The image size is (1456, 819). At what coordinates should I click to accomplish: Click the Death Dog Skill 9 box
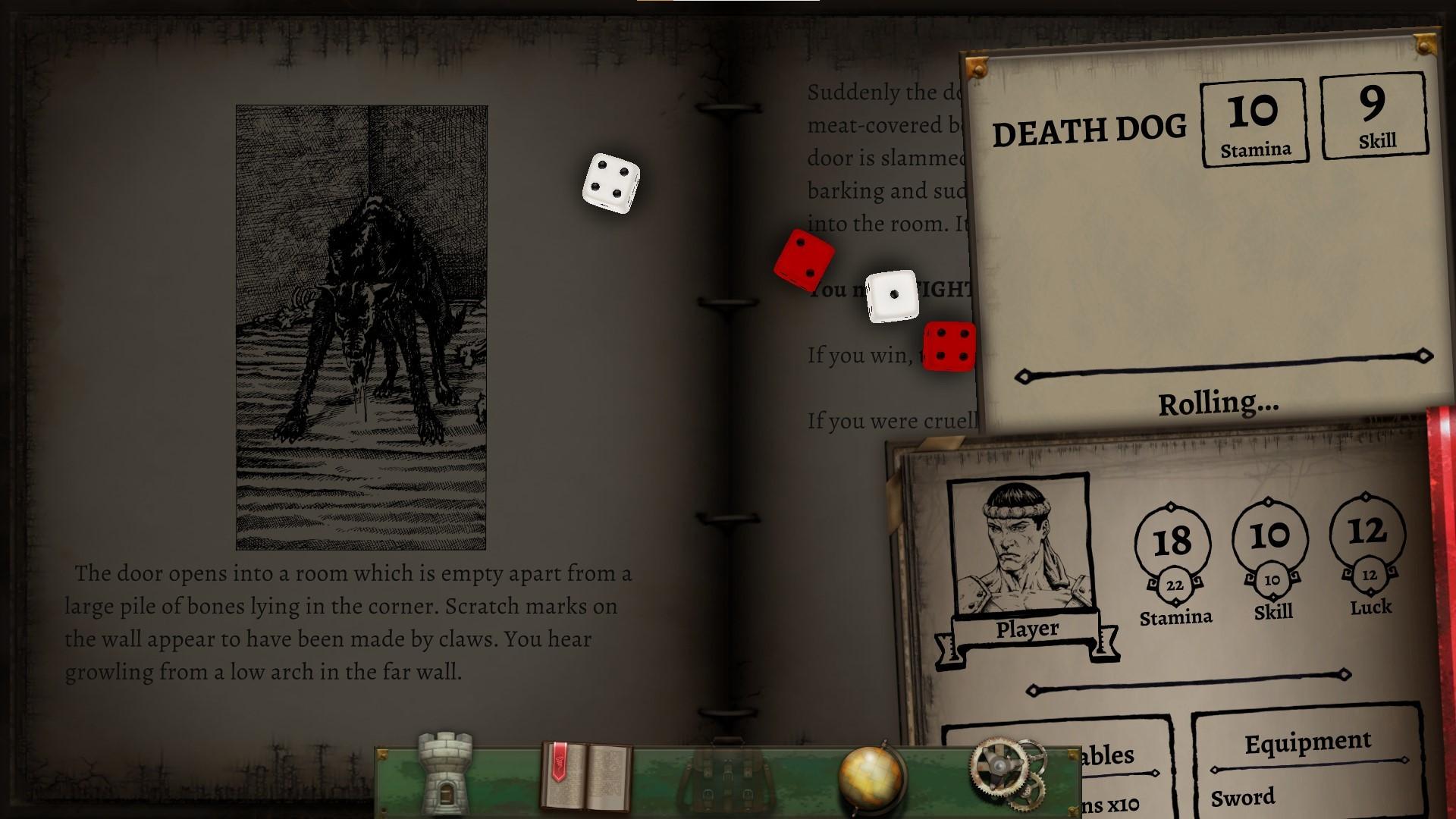(1374, 115)
